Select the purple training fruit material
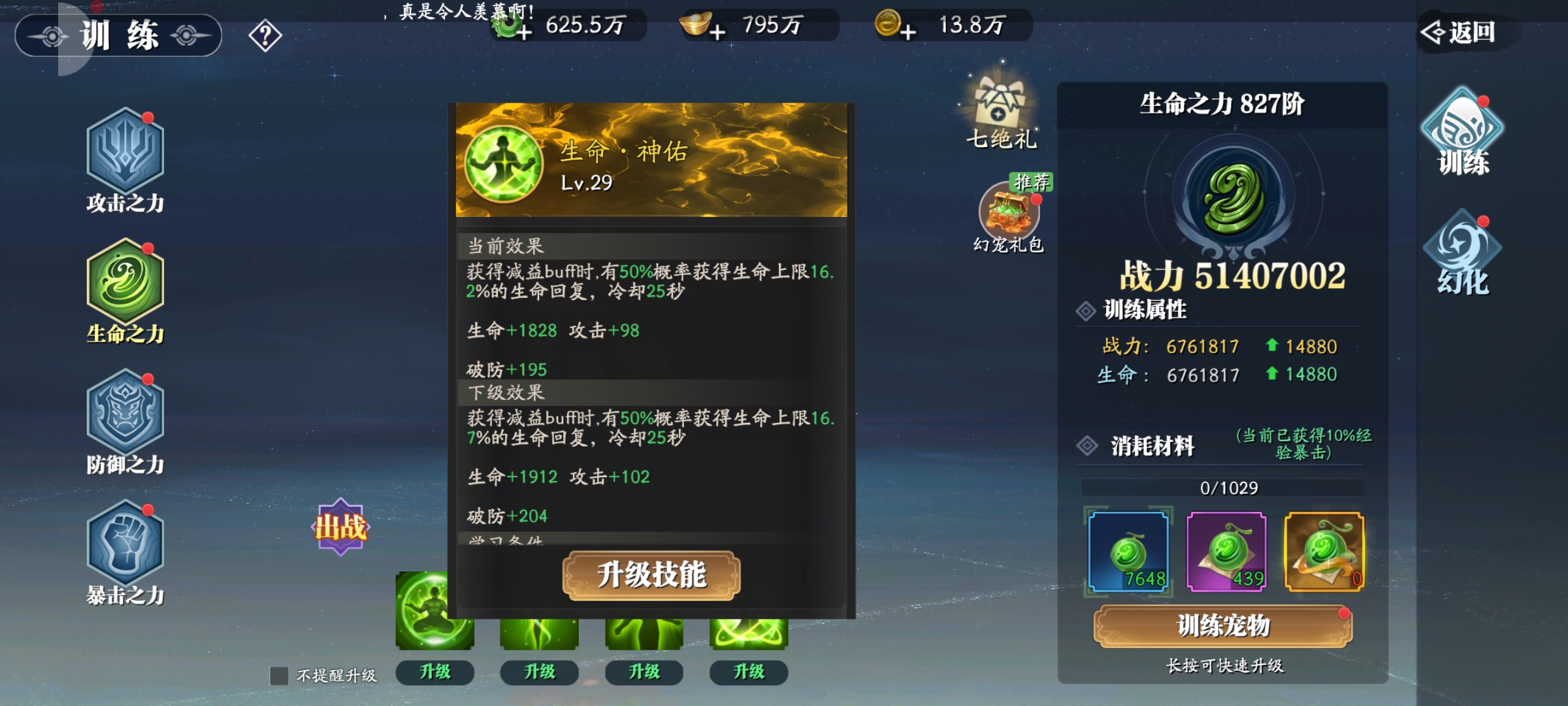Viewport: 1568px width, 706px height. tap(1226, 552)
